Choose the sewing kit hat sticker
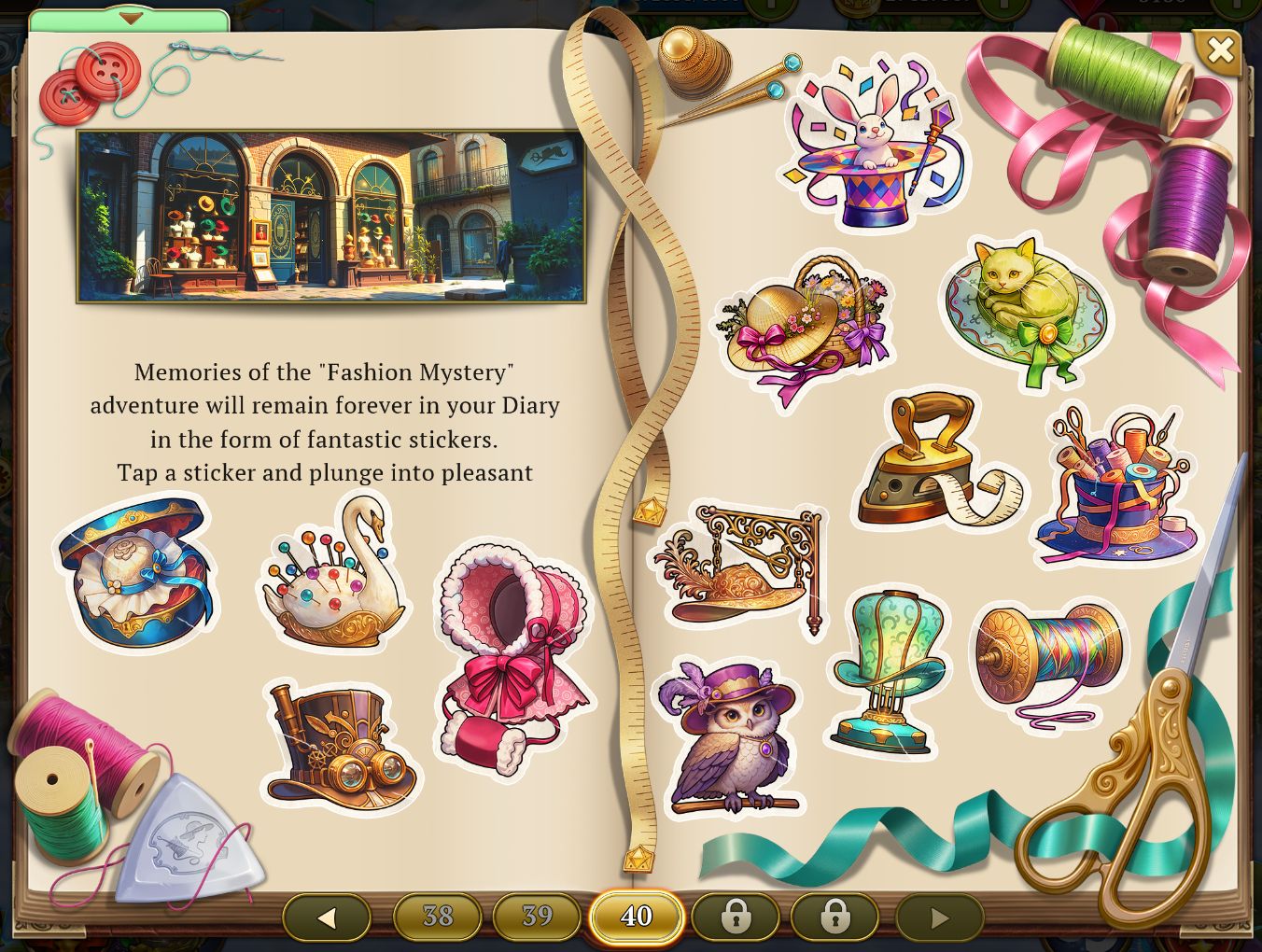1262x952 pixels. (x=1118, y=488)
